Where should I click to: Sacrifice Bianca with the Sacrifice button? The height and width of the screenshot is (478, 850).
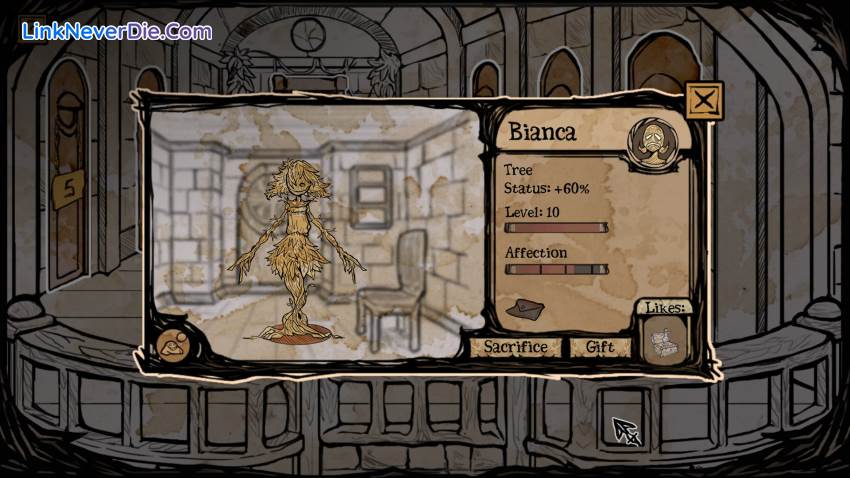pyautogui.click(x=515, y=347)
